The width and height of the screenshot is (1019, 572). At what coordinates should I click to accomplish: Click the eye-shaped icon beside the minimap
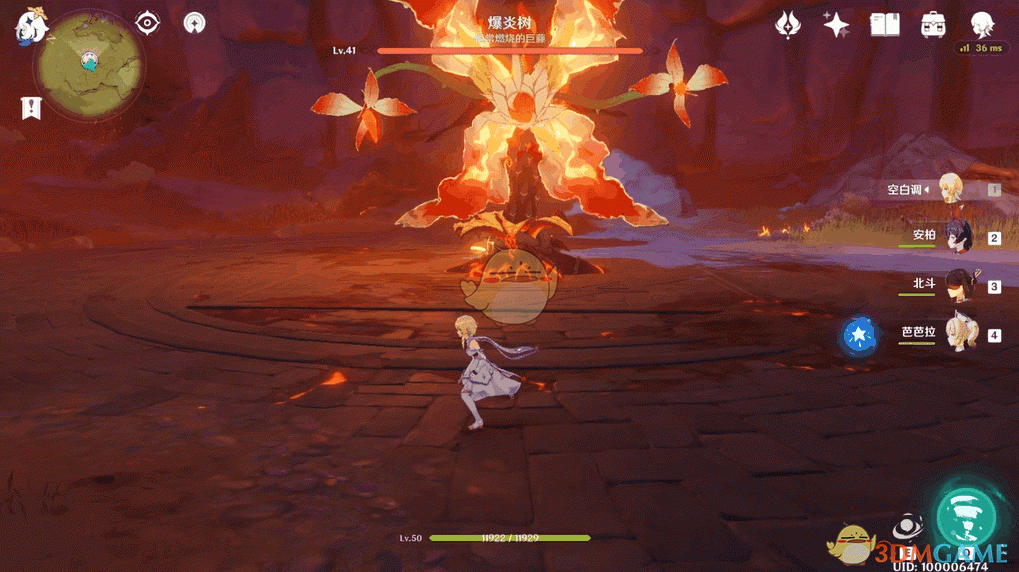(x=148, y=23)
